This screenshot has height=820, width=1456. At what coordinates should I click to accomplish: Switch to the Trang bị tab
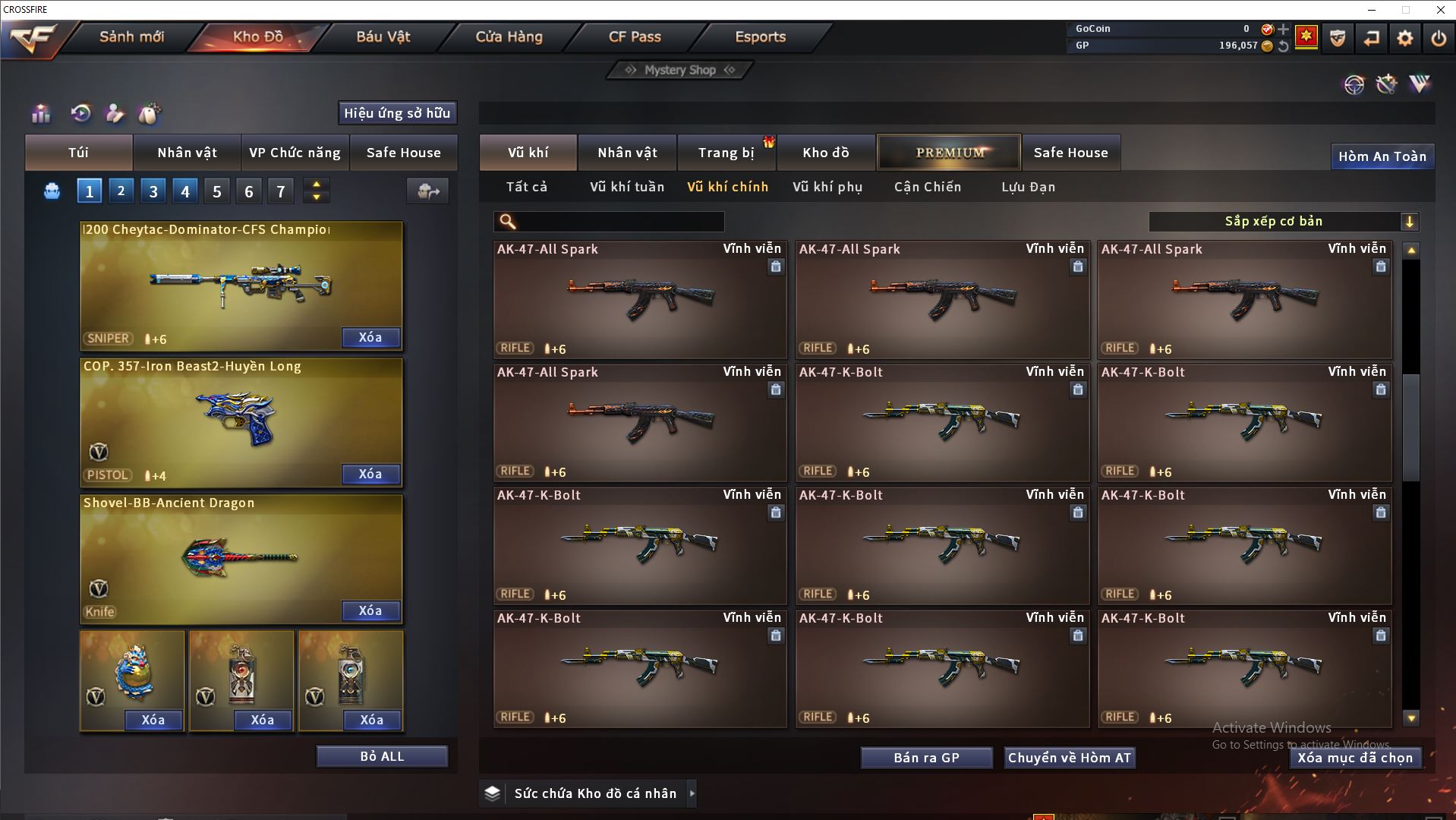pos(726,153)
